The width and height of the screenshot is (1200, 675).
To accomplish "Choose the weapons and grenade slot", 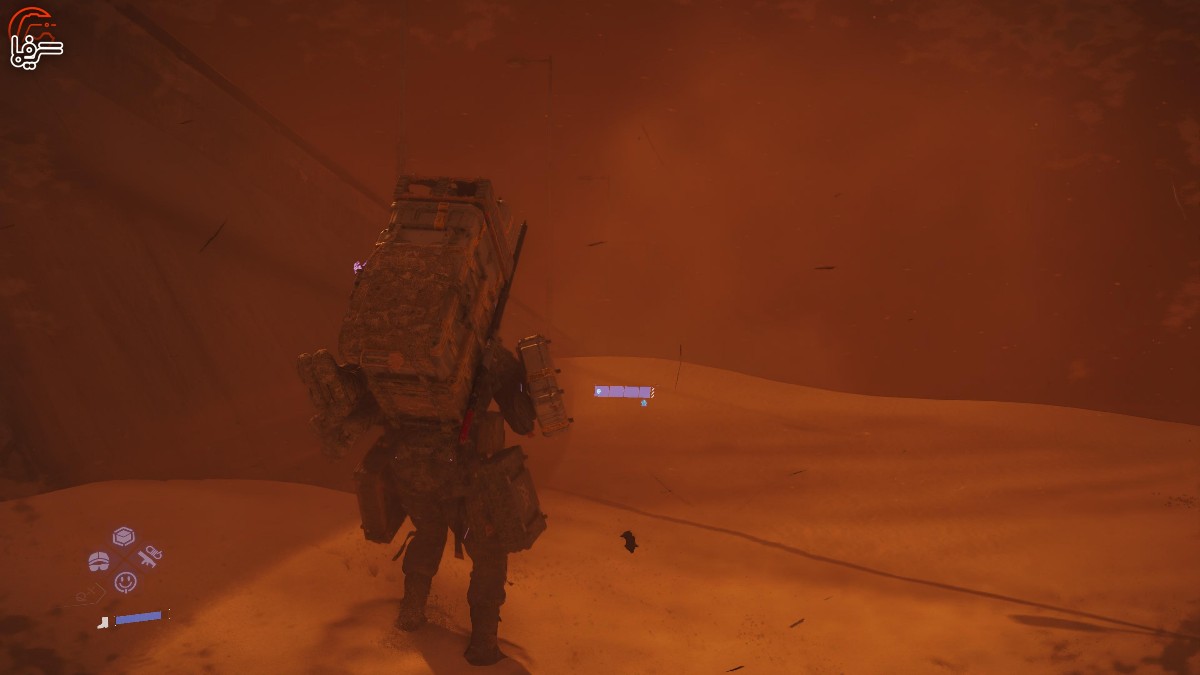I will click(x=150, y=556).
